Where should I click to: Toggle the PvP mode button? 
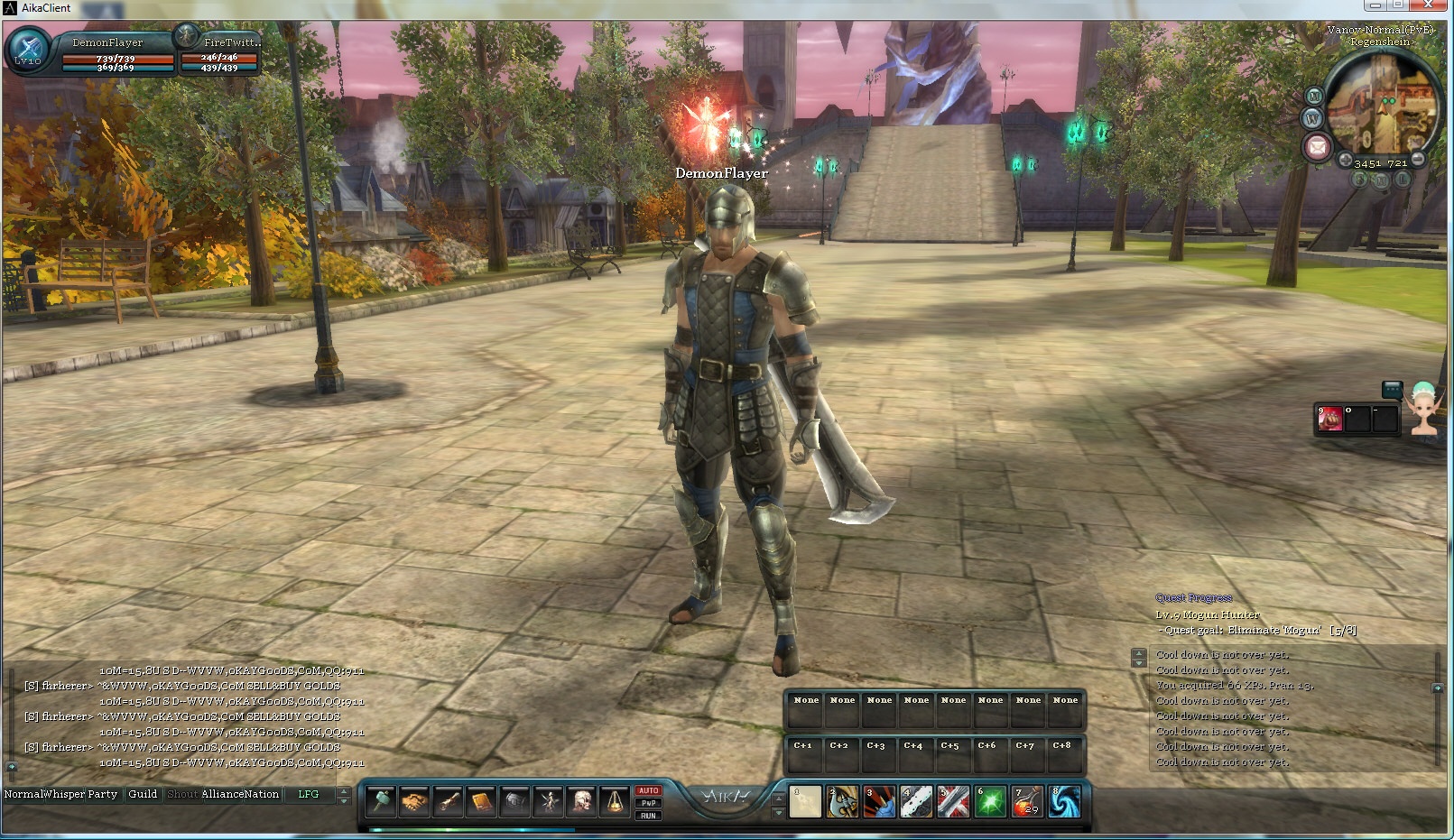pos(648,803)
